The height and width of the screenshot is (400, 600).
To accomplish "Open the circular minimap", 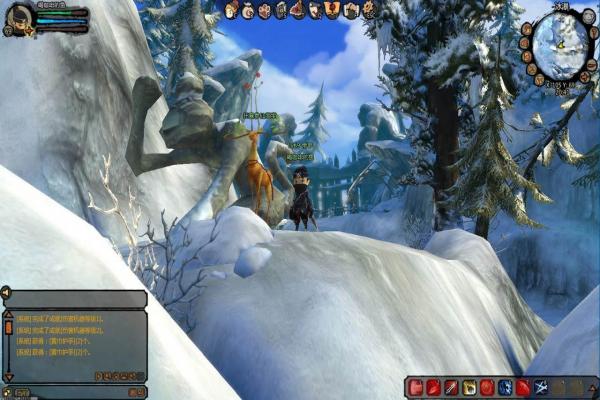I will coord(561,43).
